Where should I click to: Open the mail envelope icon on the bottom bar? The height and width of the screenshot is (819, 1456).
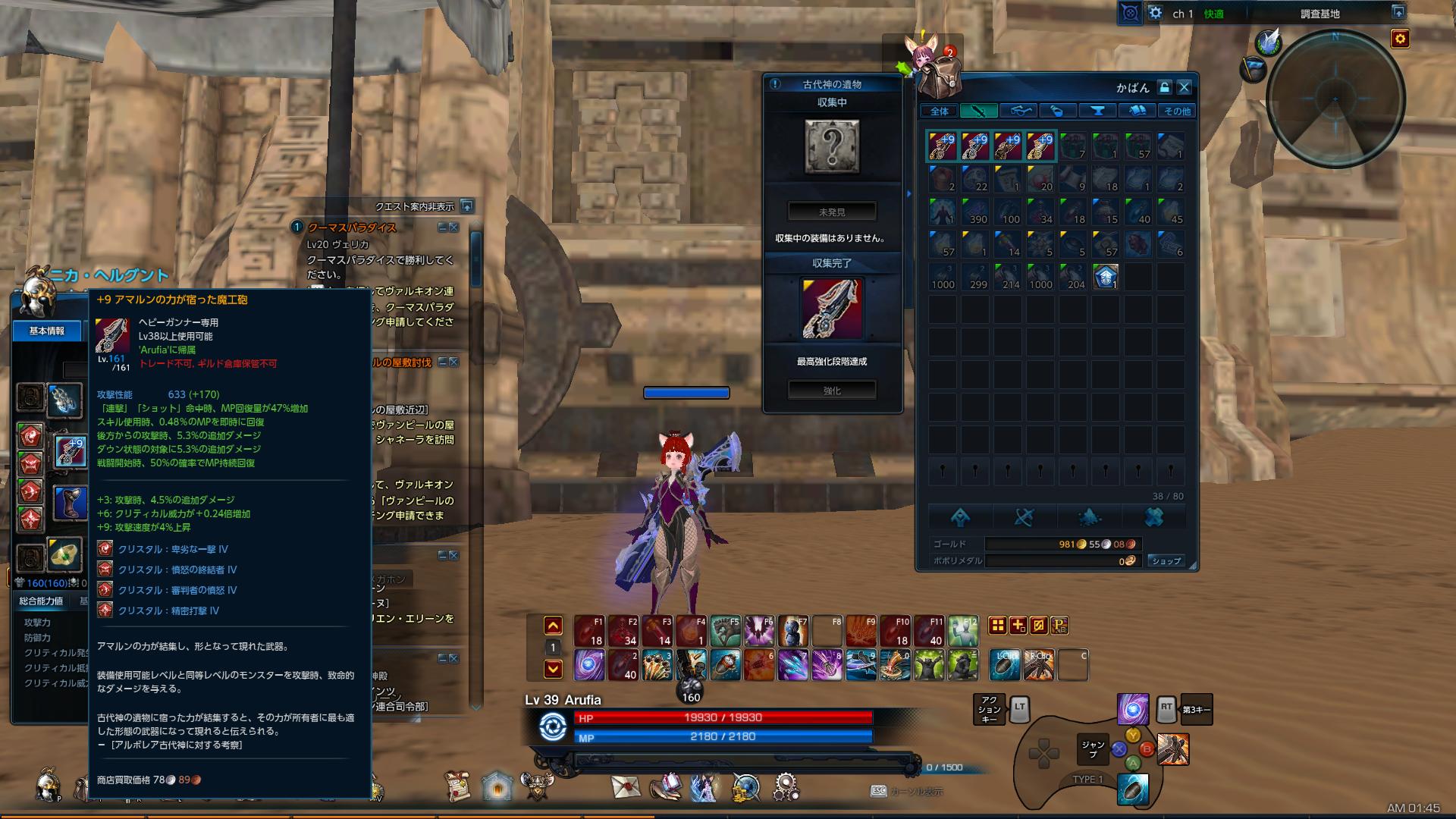pyautogui.click(x=625, y=786)
